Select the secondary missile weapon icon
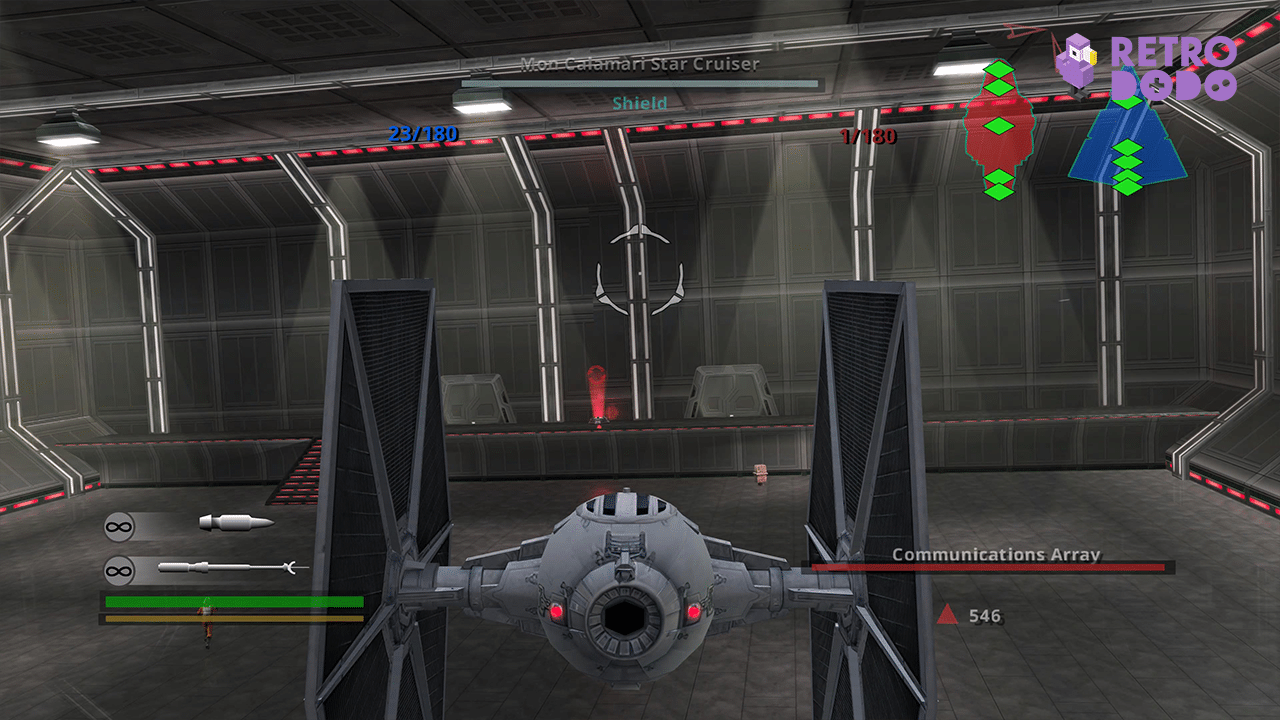This screenshot has height=720, width=1280. pos(222,566)
